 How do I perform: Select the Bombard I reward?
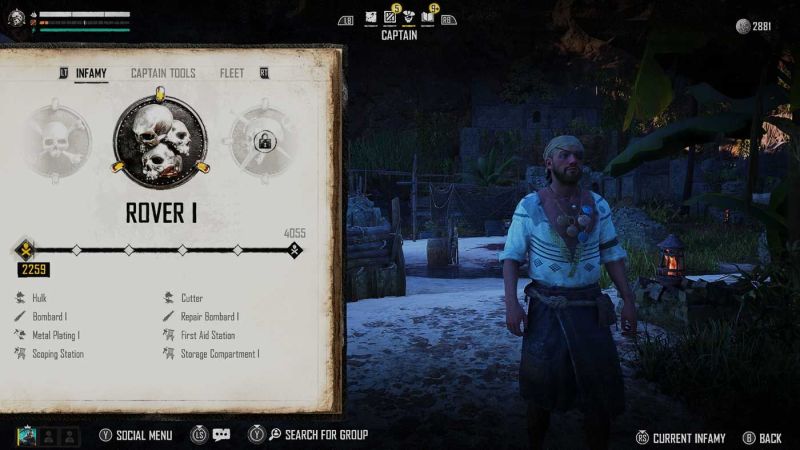click(x=48, y=317)
